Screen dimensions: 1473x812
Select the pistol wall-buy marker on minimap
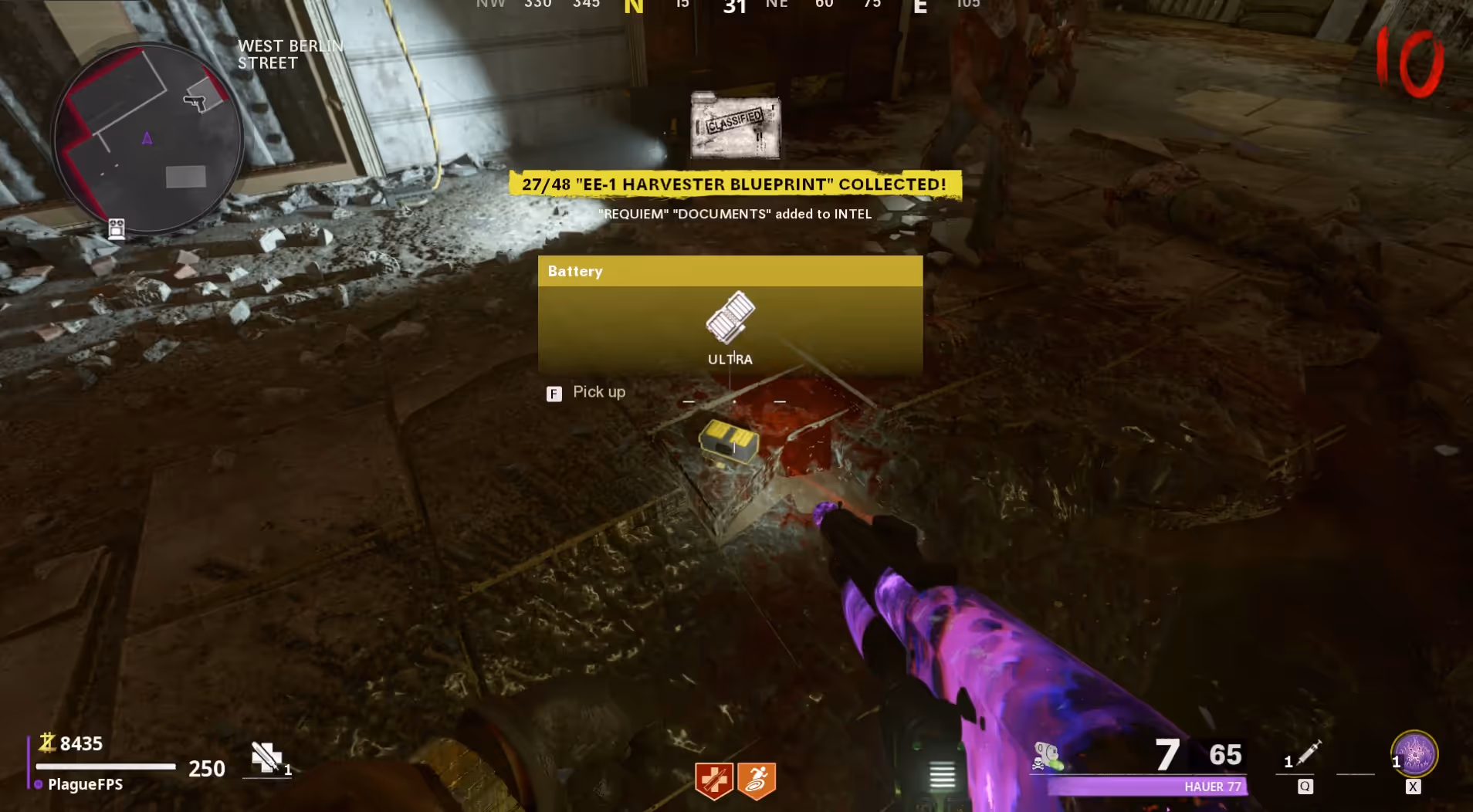click(195, 101)
